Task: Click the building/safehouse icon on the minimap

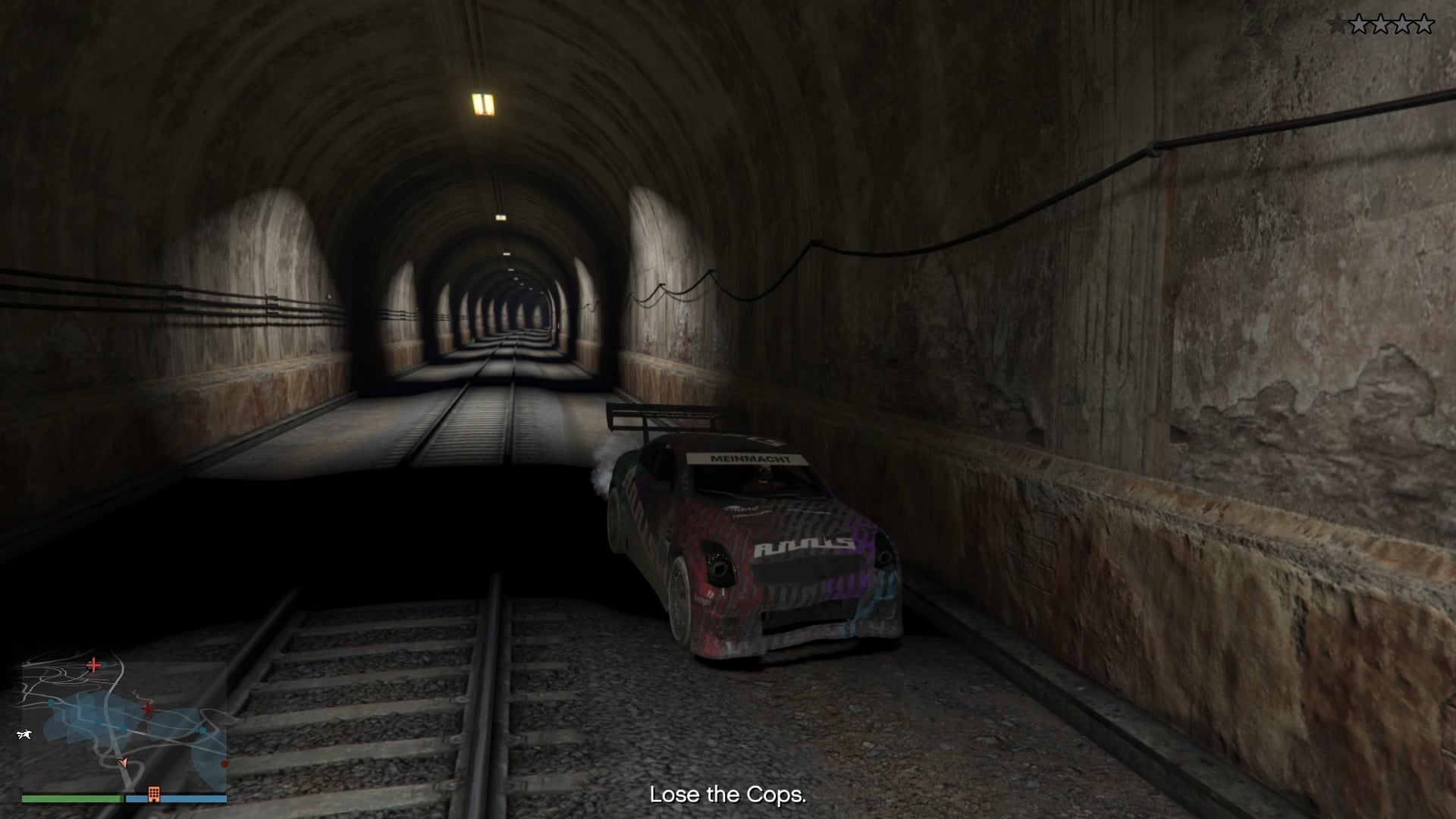Action: click(x=154, y=794)
